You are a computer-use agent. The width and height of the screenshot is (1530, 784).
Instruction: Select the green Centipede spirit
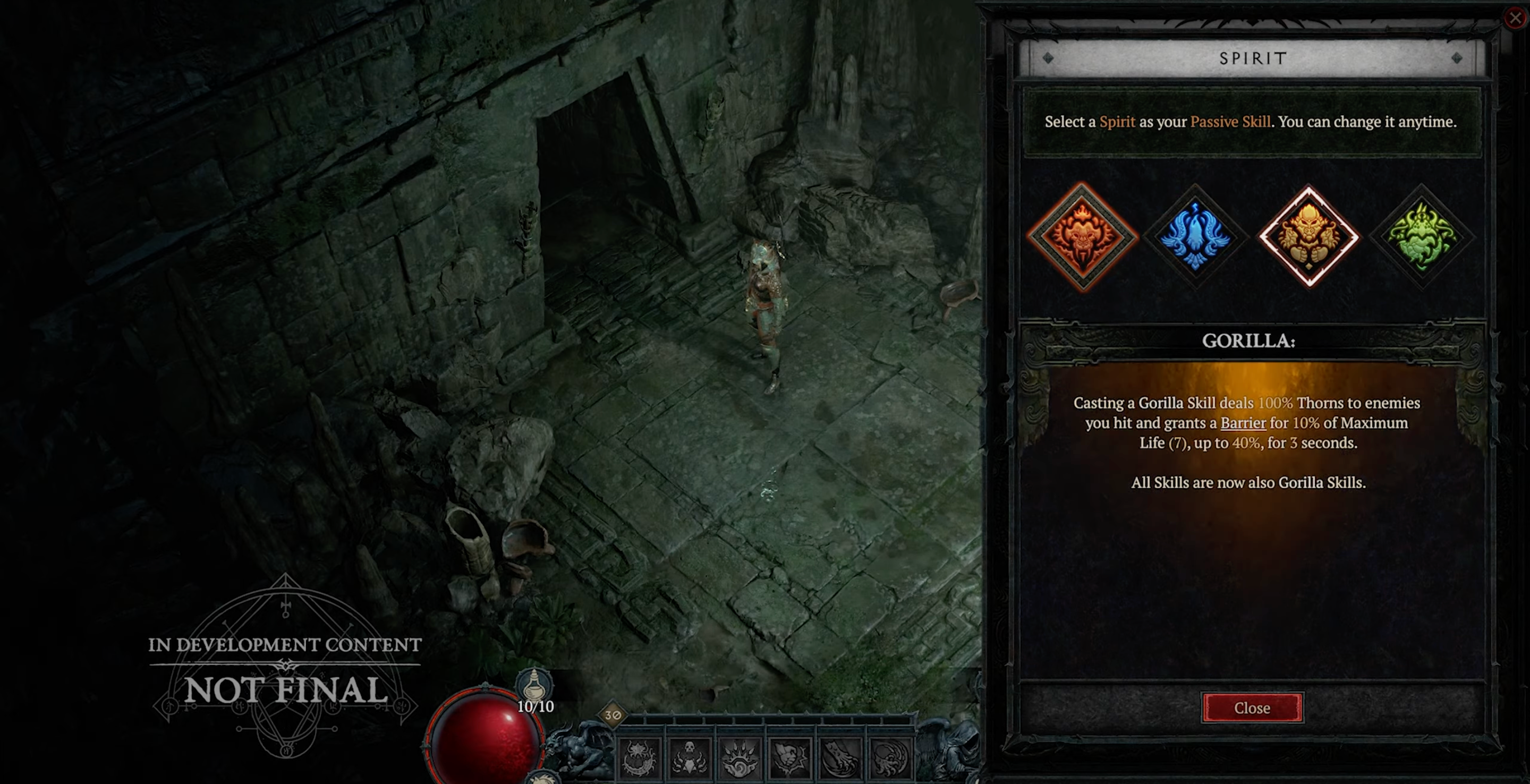tap(1421, 236)
